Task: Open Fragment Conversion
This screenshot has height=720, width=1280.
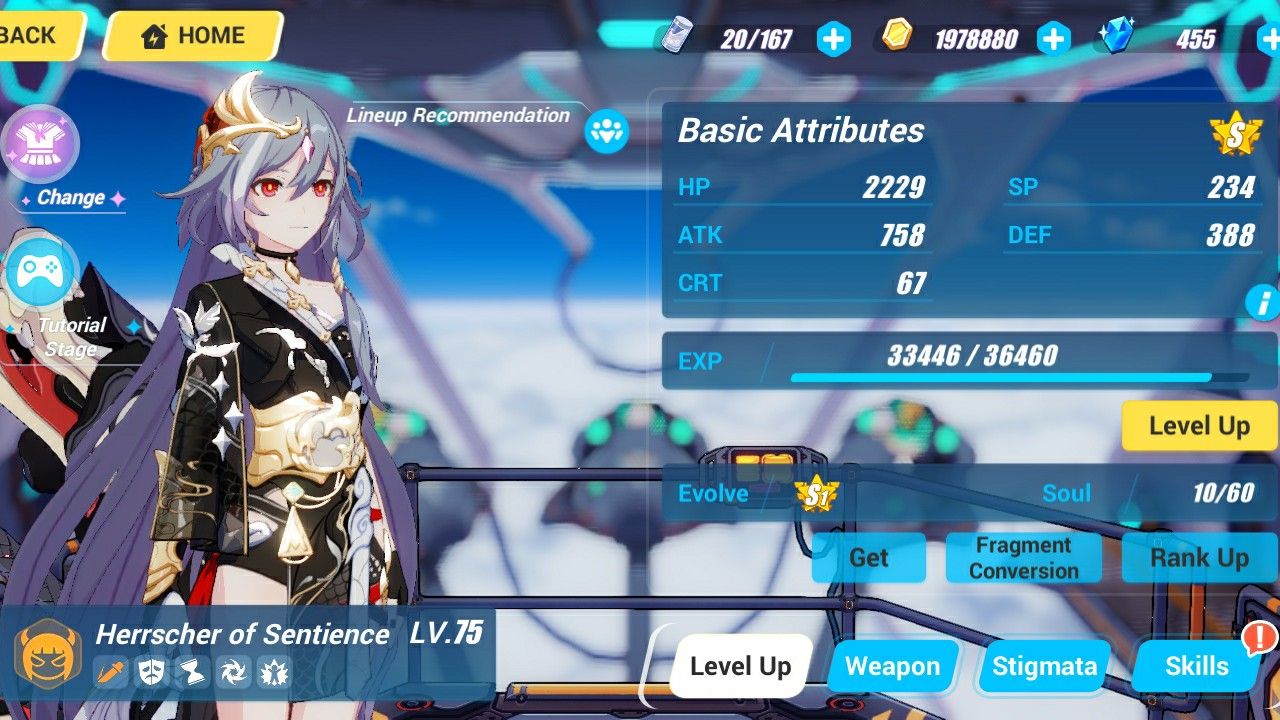Action: pos(1023,558)
